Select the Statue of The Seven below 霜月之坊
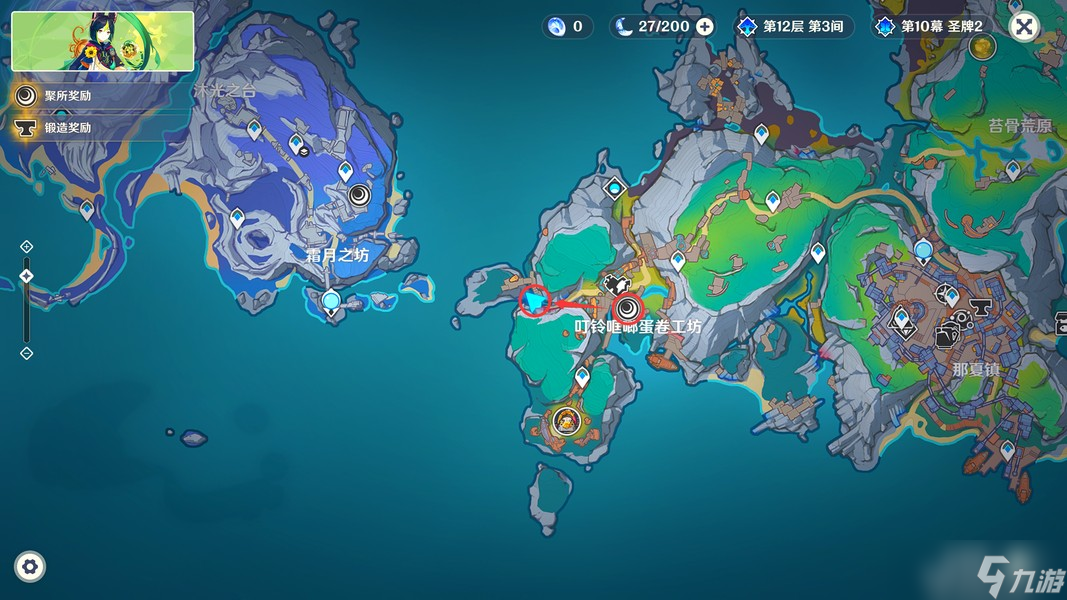The width and height of the screenshot is (1067, 600). [x=331, y=300]
